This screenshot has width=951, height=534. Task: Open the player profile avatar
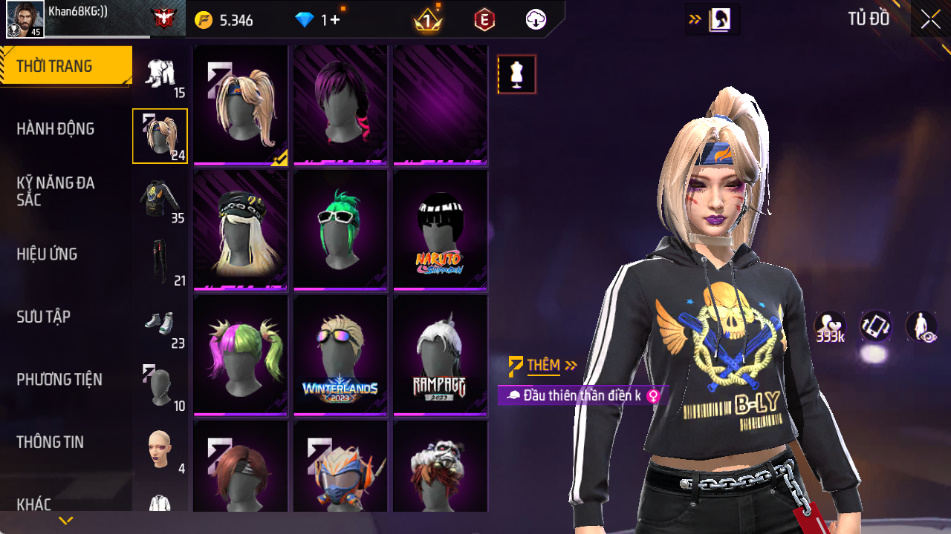(x=24, y=19)
